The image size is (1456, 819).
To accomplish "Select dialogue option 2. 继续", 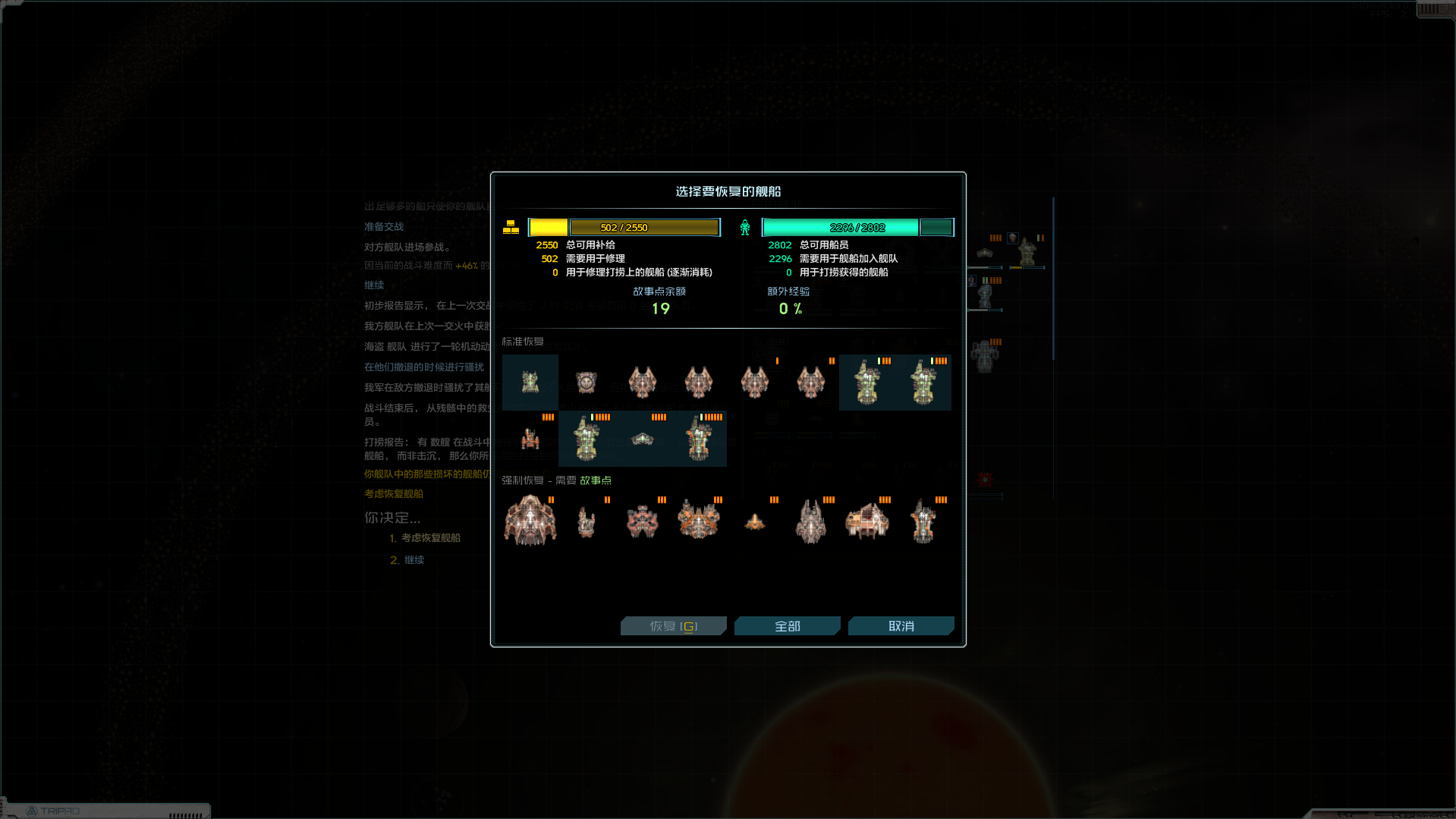I will pyautogui.click(x=414, y=559).
